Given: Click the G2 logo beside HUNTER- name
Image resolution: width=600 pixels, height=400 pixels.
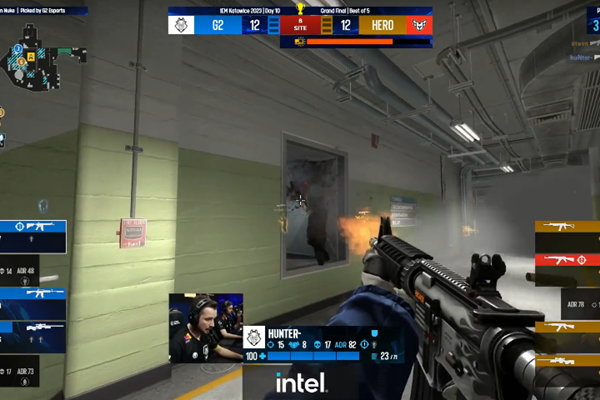Looking at the screenshot, I should [255, 338].
